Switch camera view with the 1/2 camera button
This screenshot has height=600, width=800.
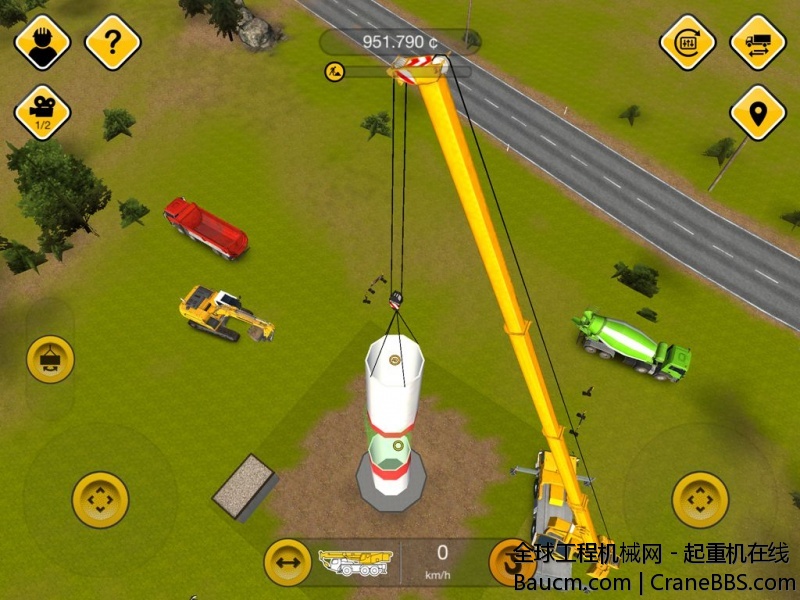pos(42,112)
